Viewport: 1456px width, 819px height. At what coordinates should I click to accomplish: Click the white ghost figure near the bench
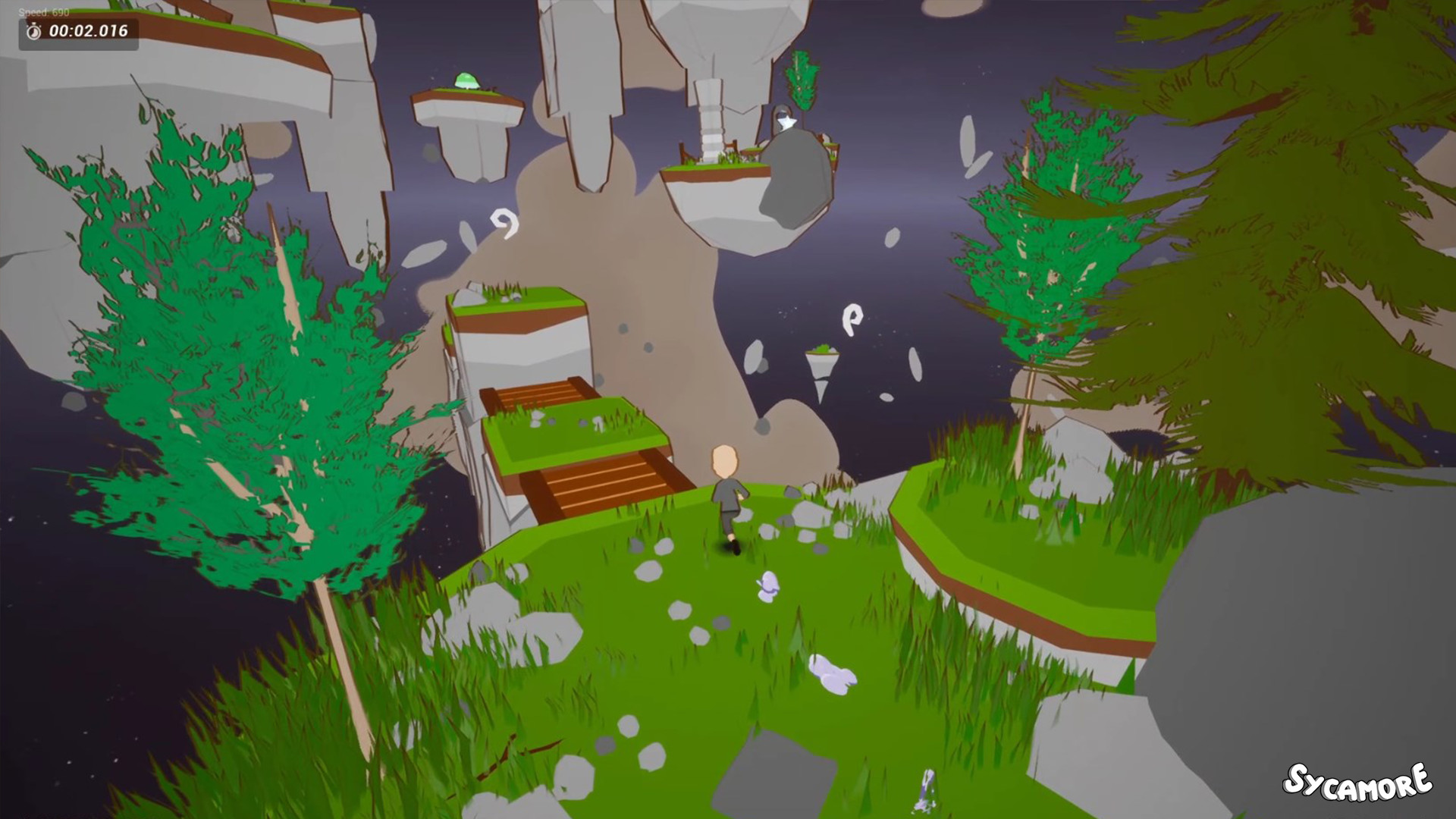(786, 121)
